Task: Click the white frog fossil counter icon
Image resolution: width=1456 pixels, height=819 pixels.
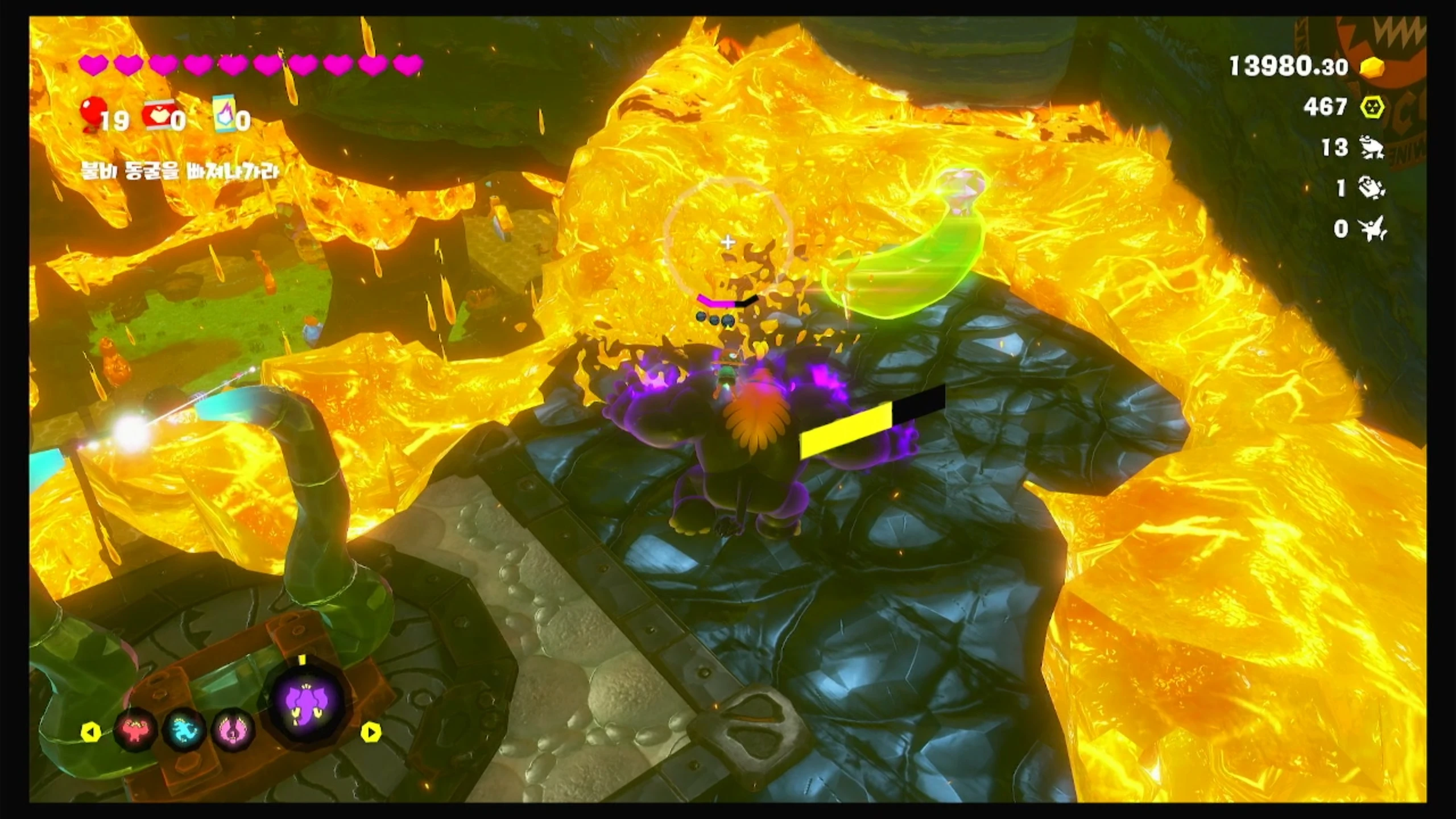Action: tap(1372, 148)
